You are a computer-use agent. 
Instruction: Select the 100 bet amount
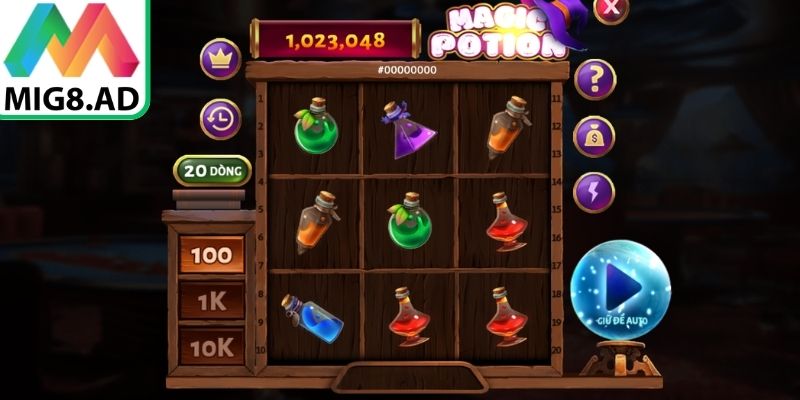211,255
